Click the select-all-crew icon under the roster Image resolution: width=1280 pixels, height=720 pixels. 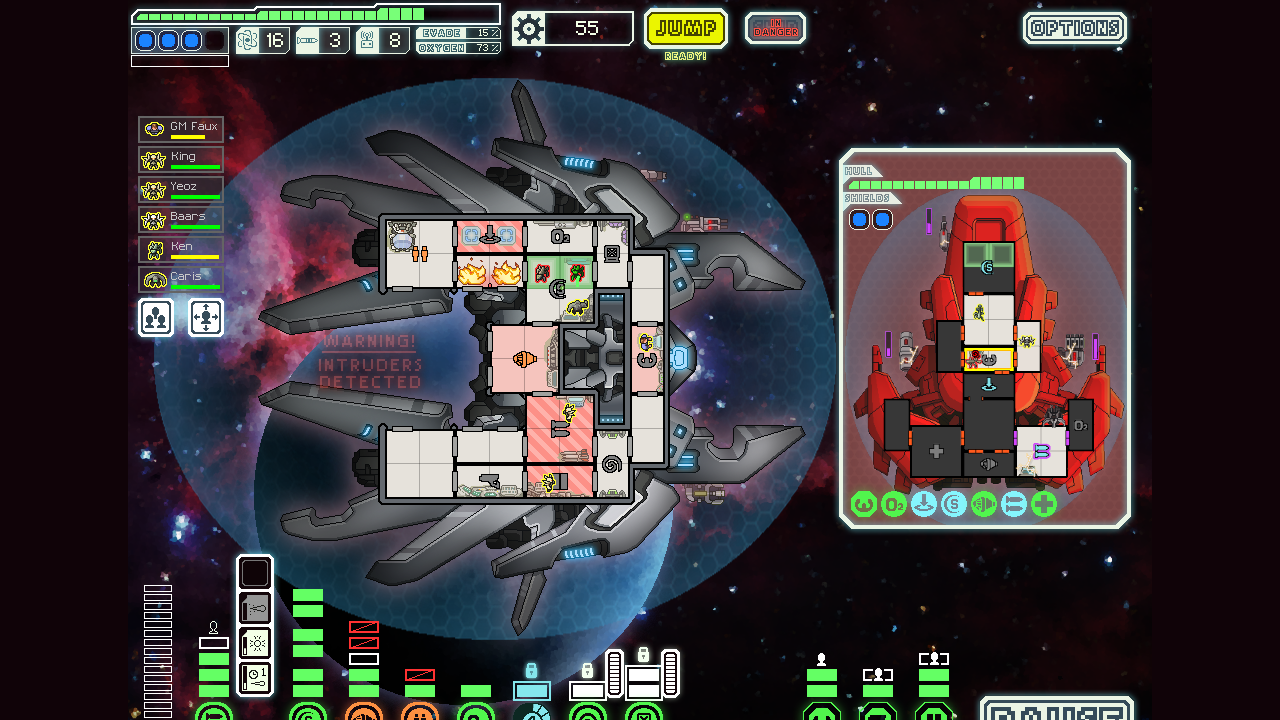click(x=155, y=317)
